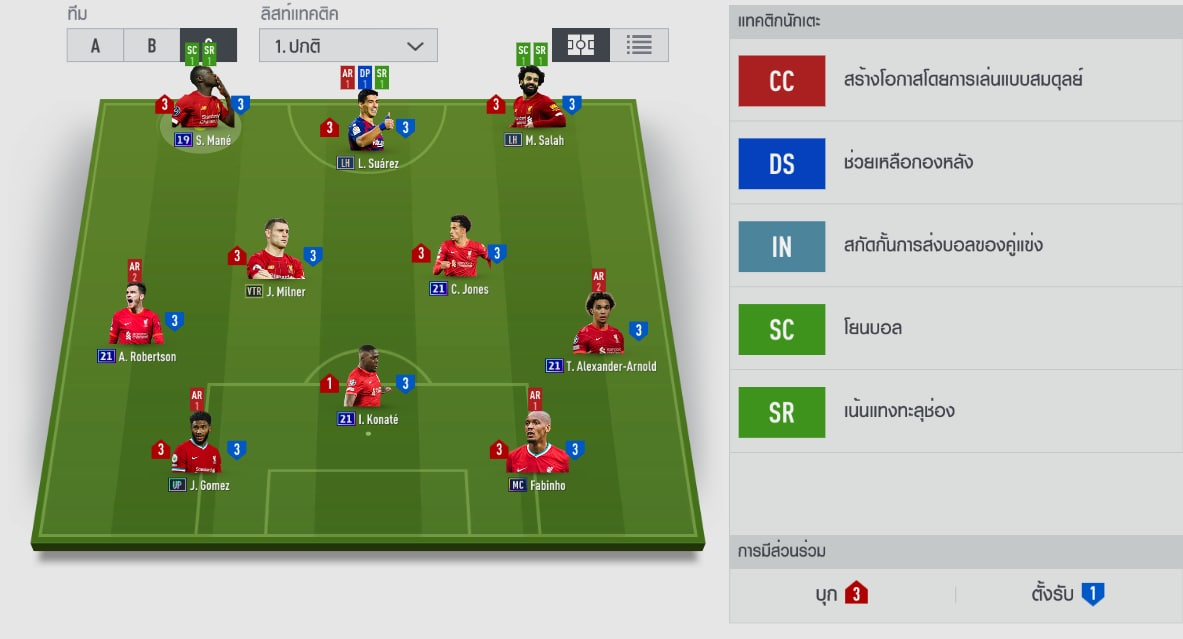
Task: Select left back A. Robertson
Action: point(136,320)
